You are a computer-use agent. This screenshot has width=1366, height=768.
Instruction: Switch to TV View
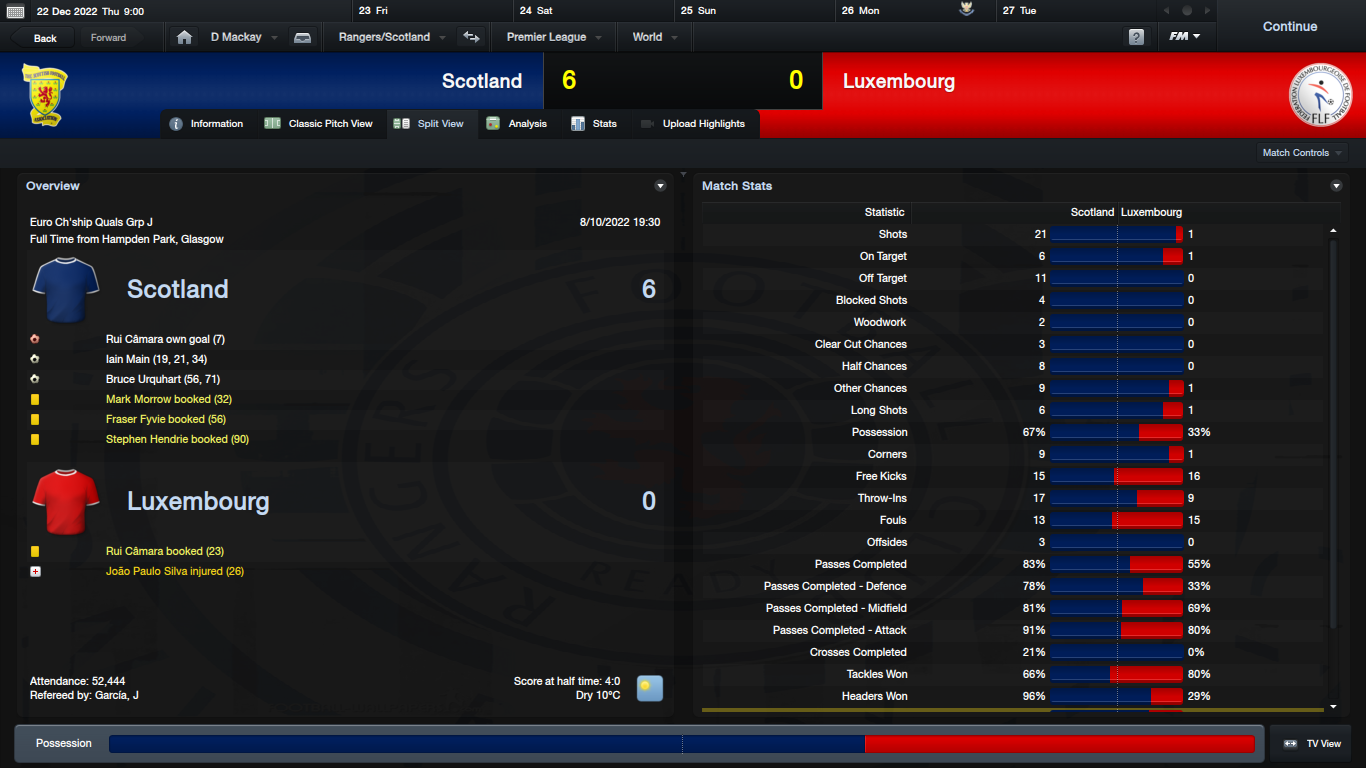pos(1312,744)
